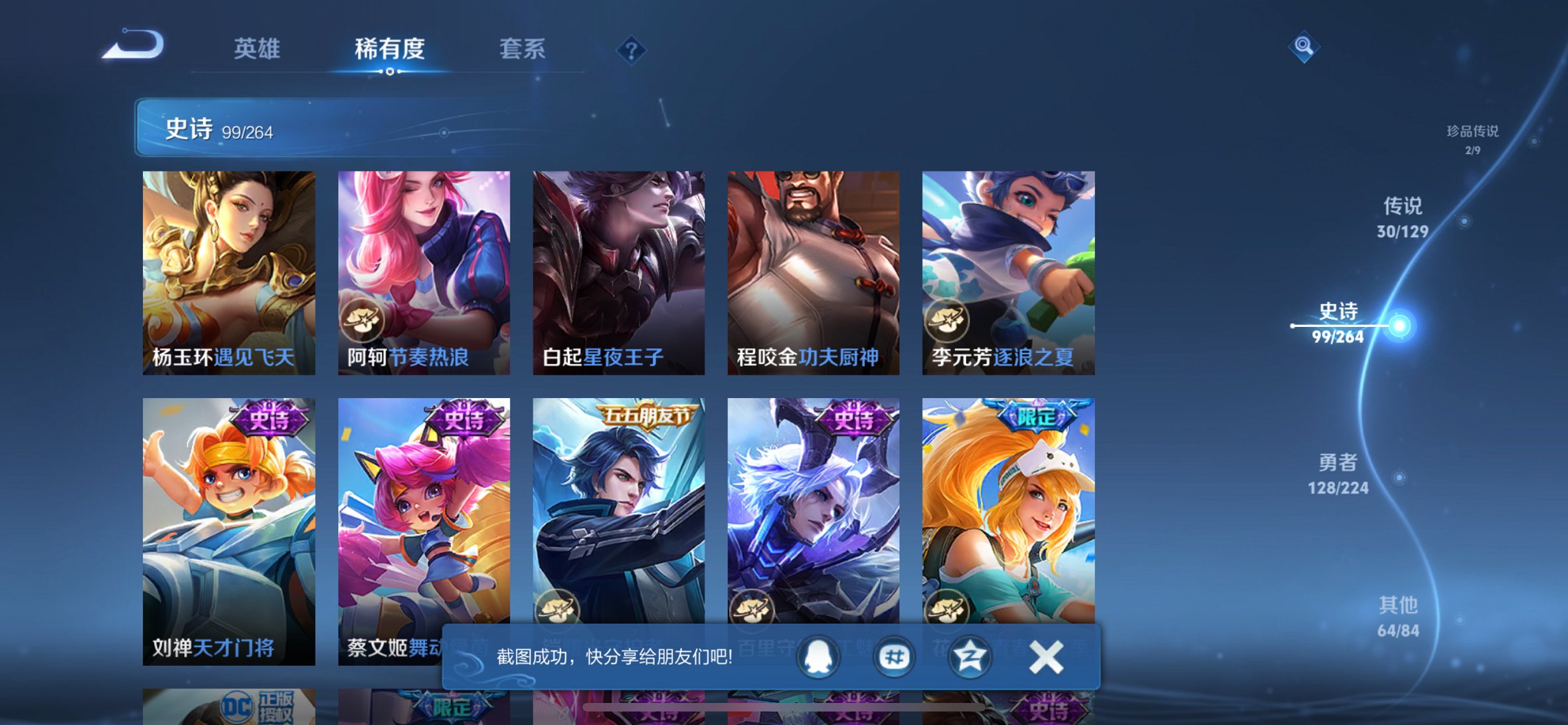
Task: Open search using the magnifier icon
Action: pyautogui.click(x=1304, y=47)
